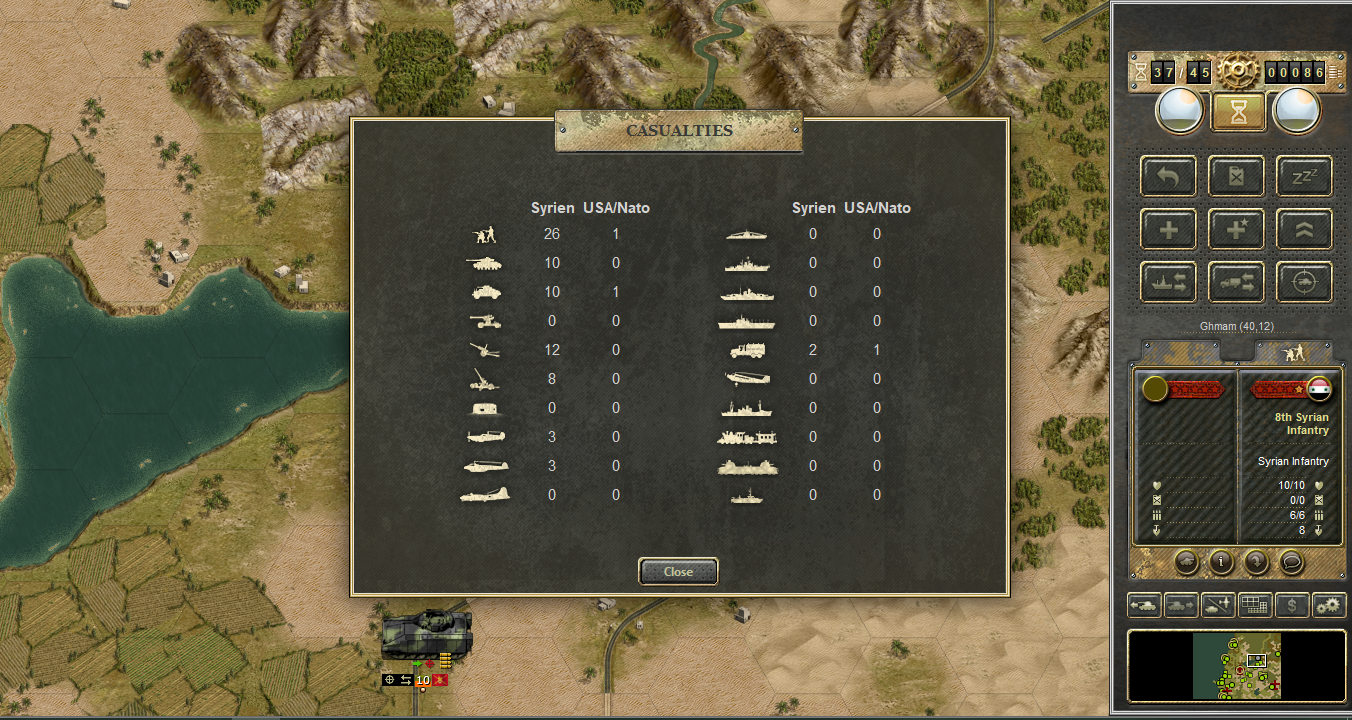Click the fuel canister supply button
1352x720 pixels.
(x=1236, y=176)
